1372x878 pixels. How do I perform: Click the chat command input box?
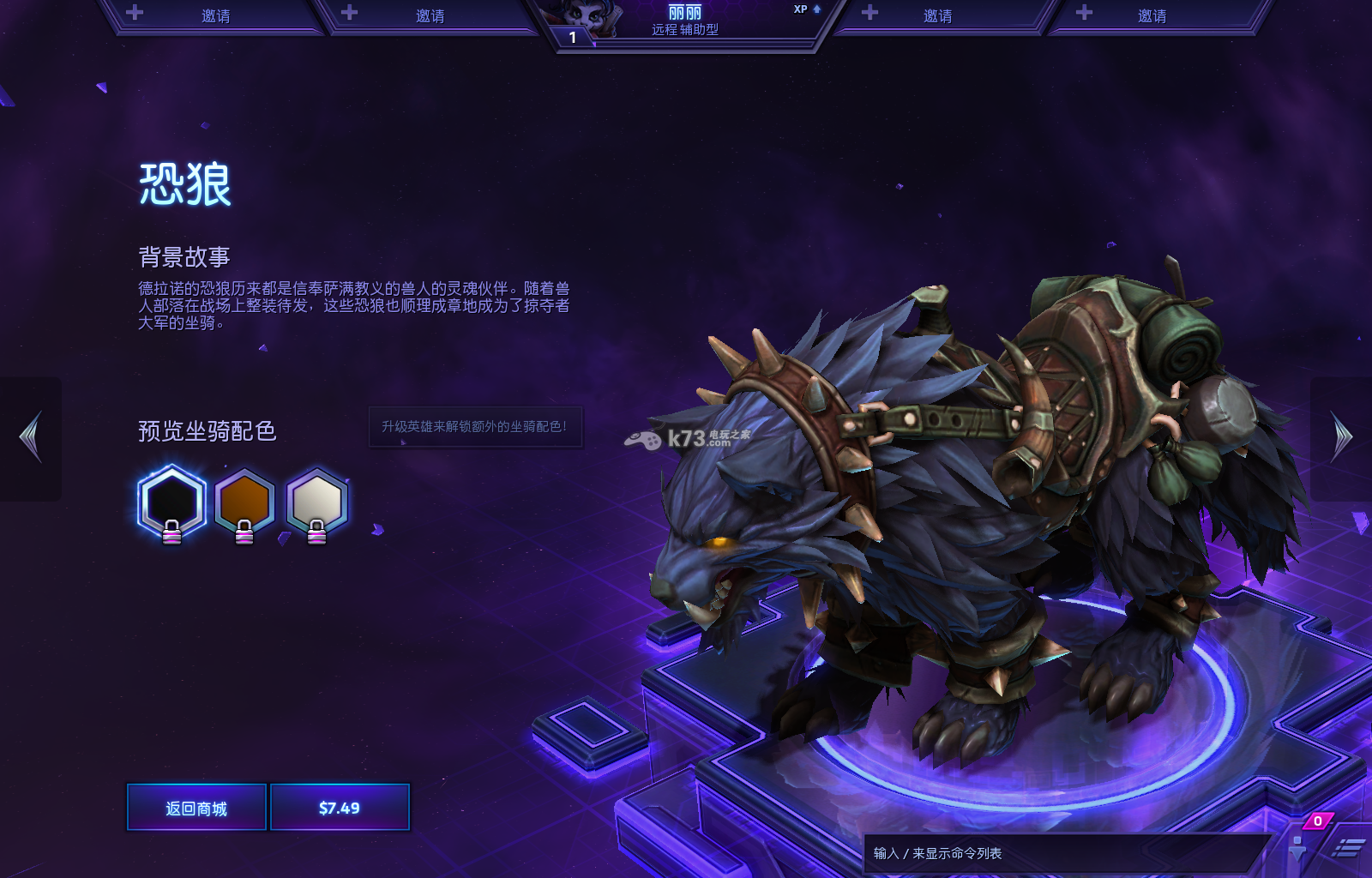(1063, 853)
